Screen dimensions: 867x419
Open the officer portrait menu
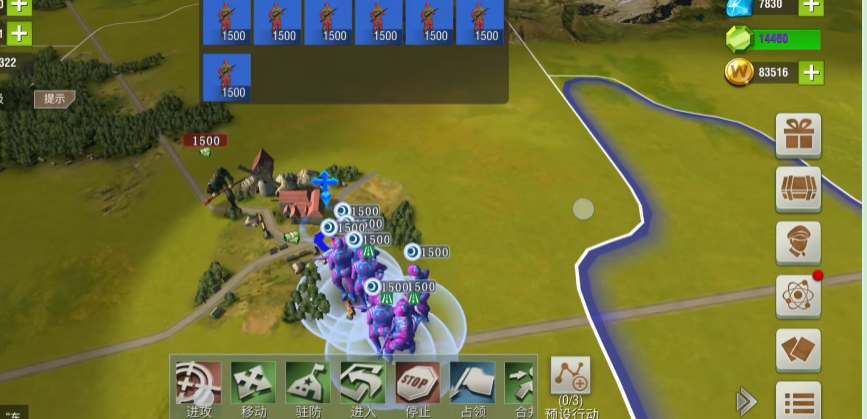tap(798, 243)
